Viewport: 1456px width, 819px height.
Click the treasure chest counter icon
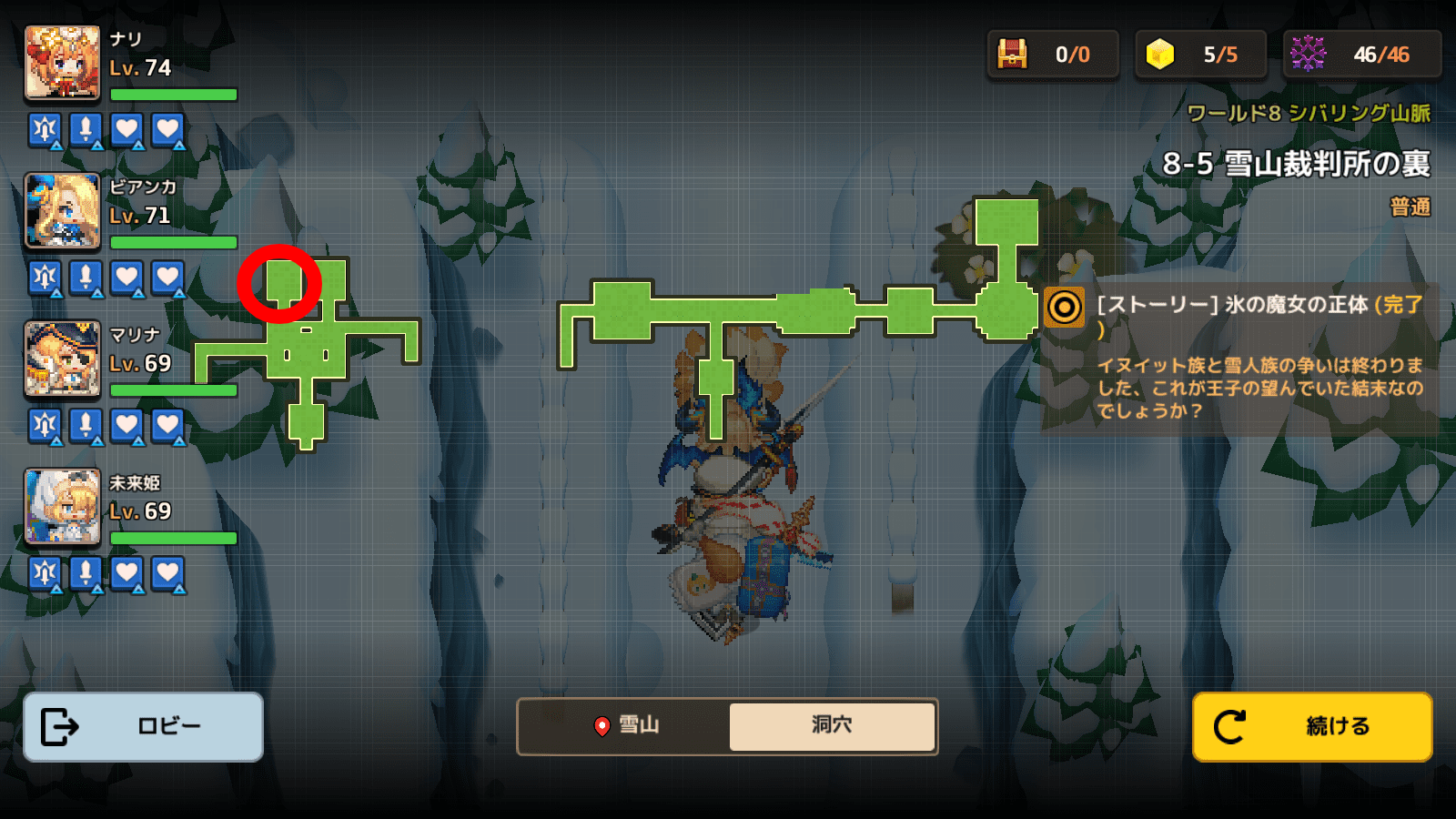coord(1012,55)
